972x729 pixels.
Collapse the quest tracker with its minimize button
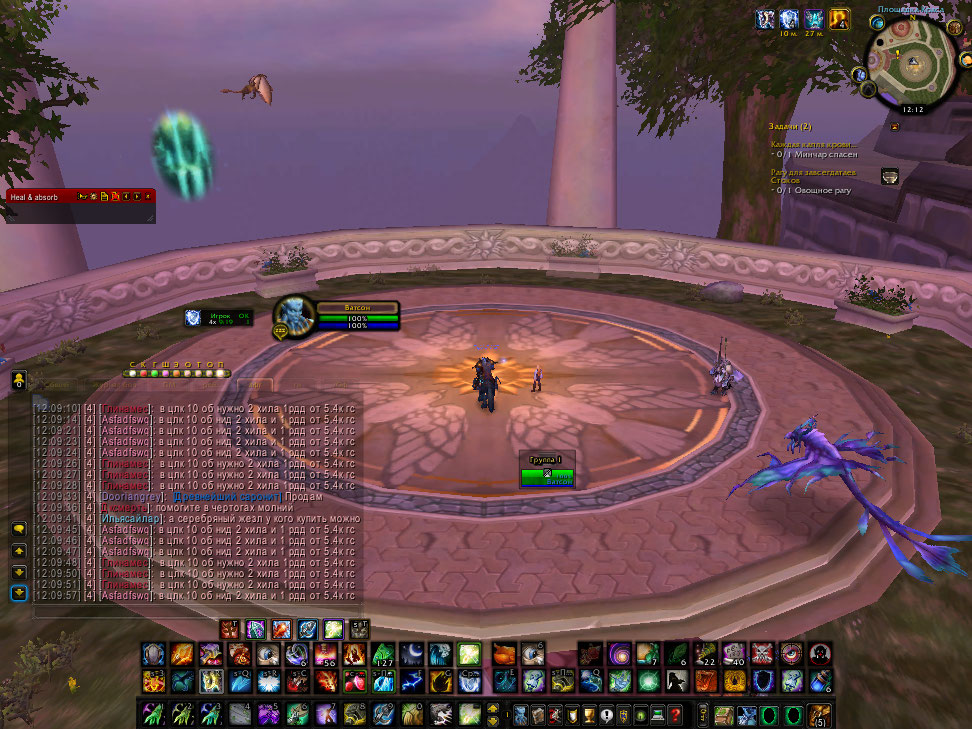point(895,127)
